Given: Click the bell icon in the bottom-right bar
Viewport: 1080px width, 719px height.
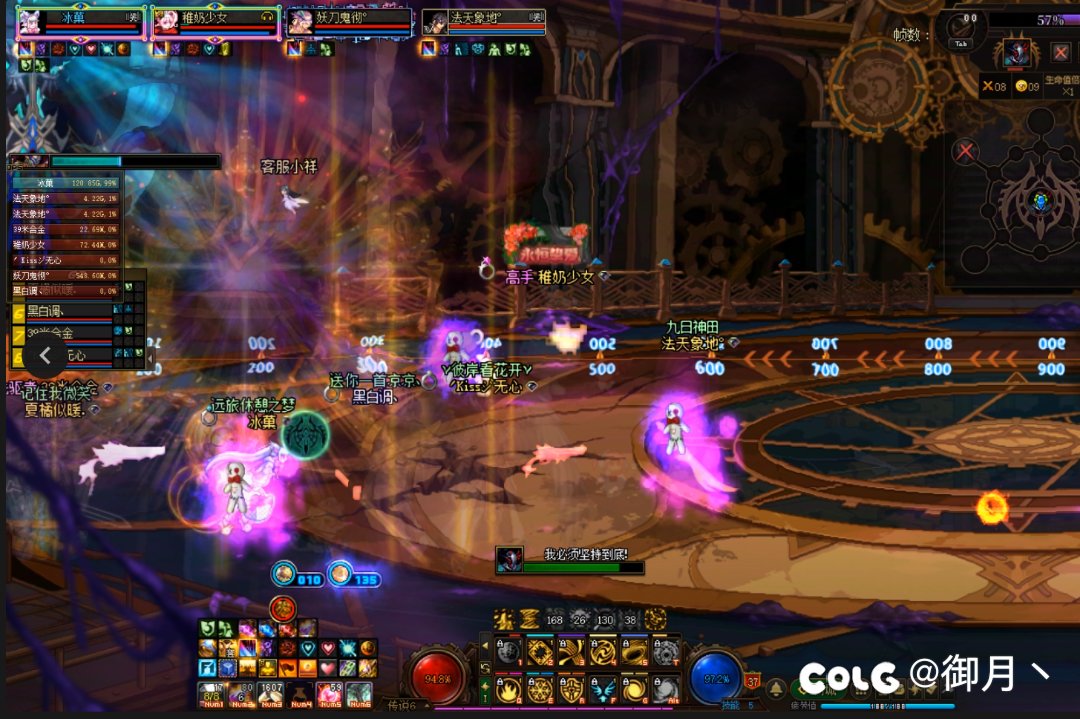Looking at the screenshot, I should (x=776, y=689).
